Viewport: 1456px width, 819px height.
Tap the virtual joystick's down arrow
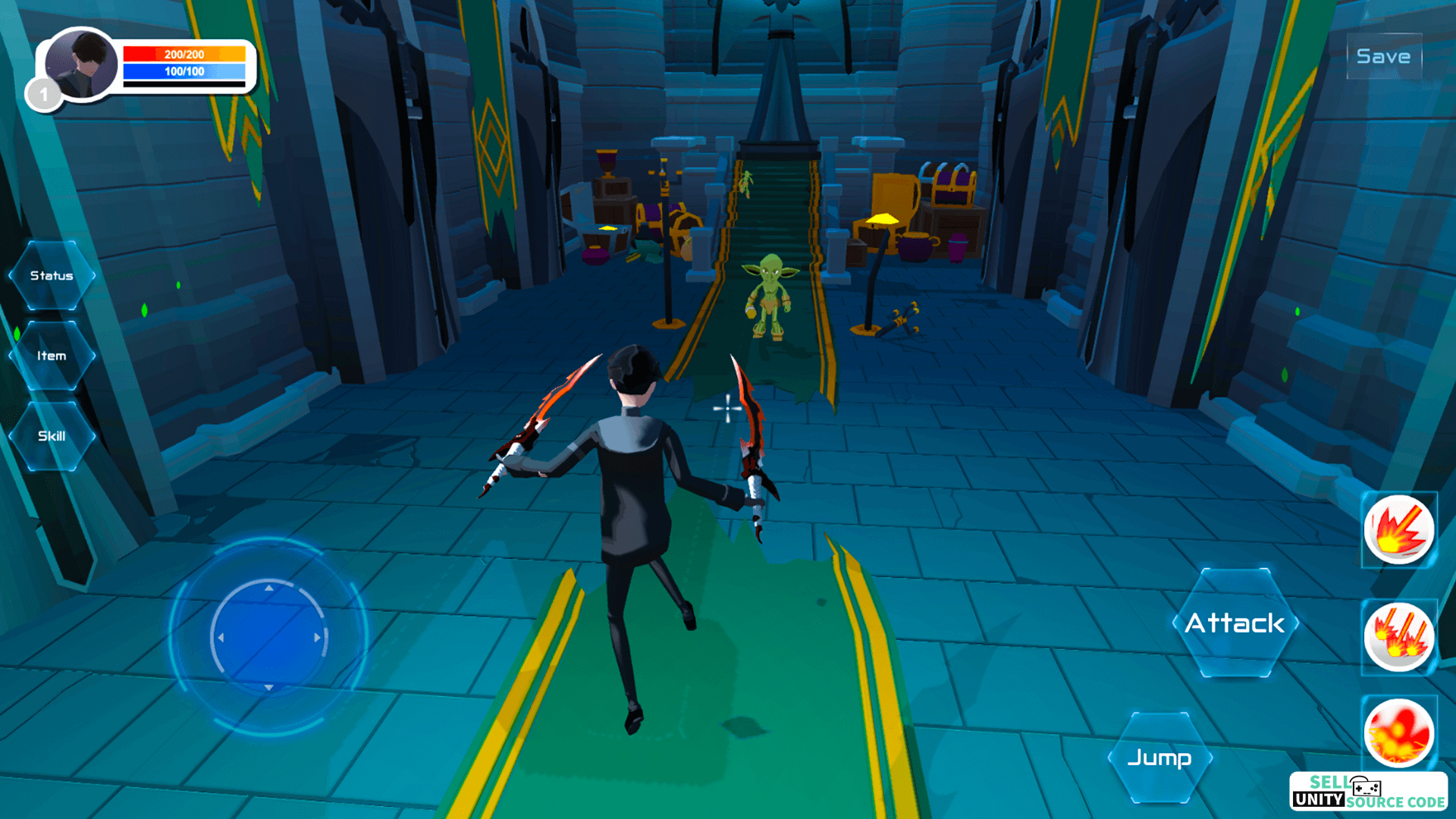(268, 688)
